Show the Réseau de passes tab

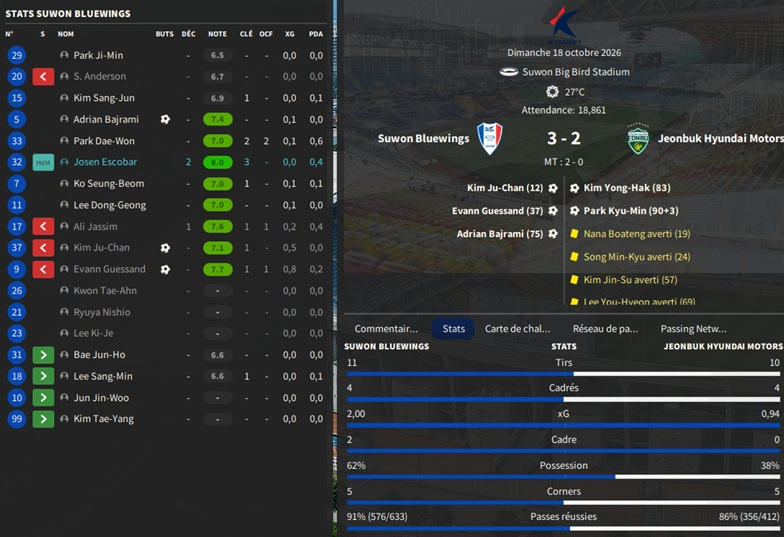(x=605, y=328)
